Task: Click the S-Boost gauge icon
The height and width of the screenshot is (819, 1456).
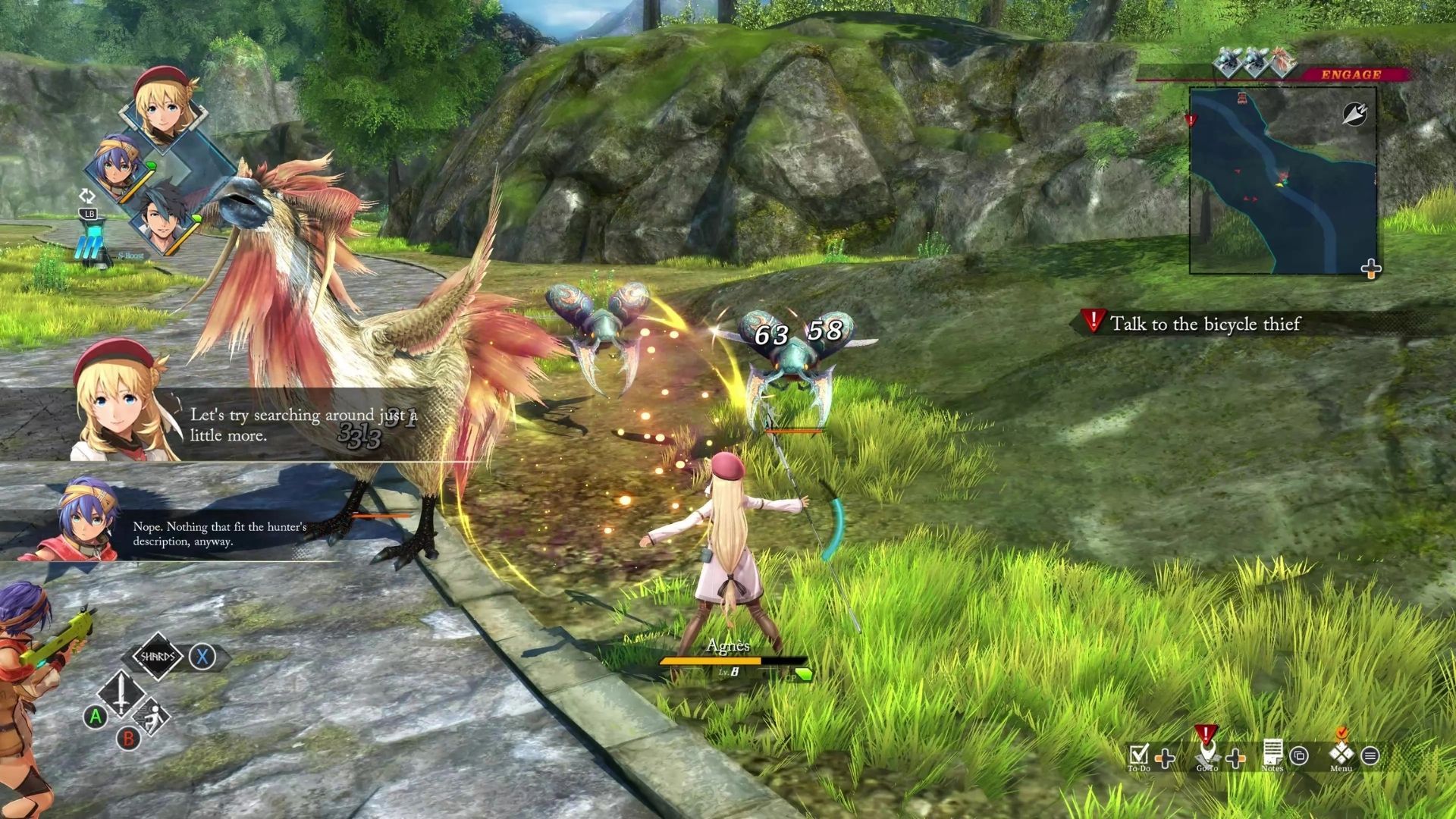Action: (93, 248)
